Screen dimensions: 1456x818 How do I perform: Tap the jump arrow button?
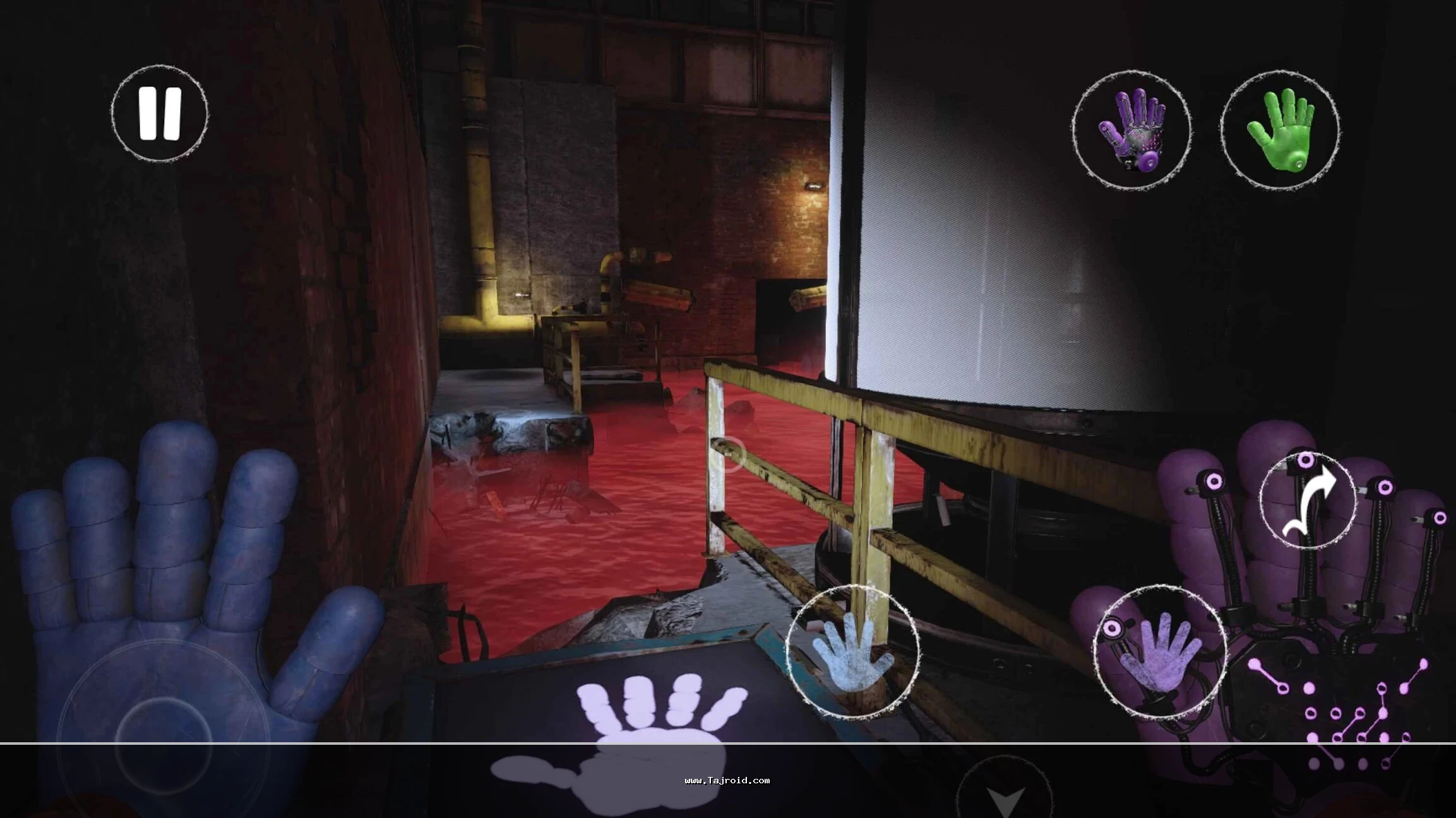click(x=1308, y=500)
